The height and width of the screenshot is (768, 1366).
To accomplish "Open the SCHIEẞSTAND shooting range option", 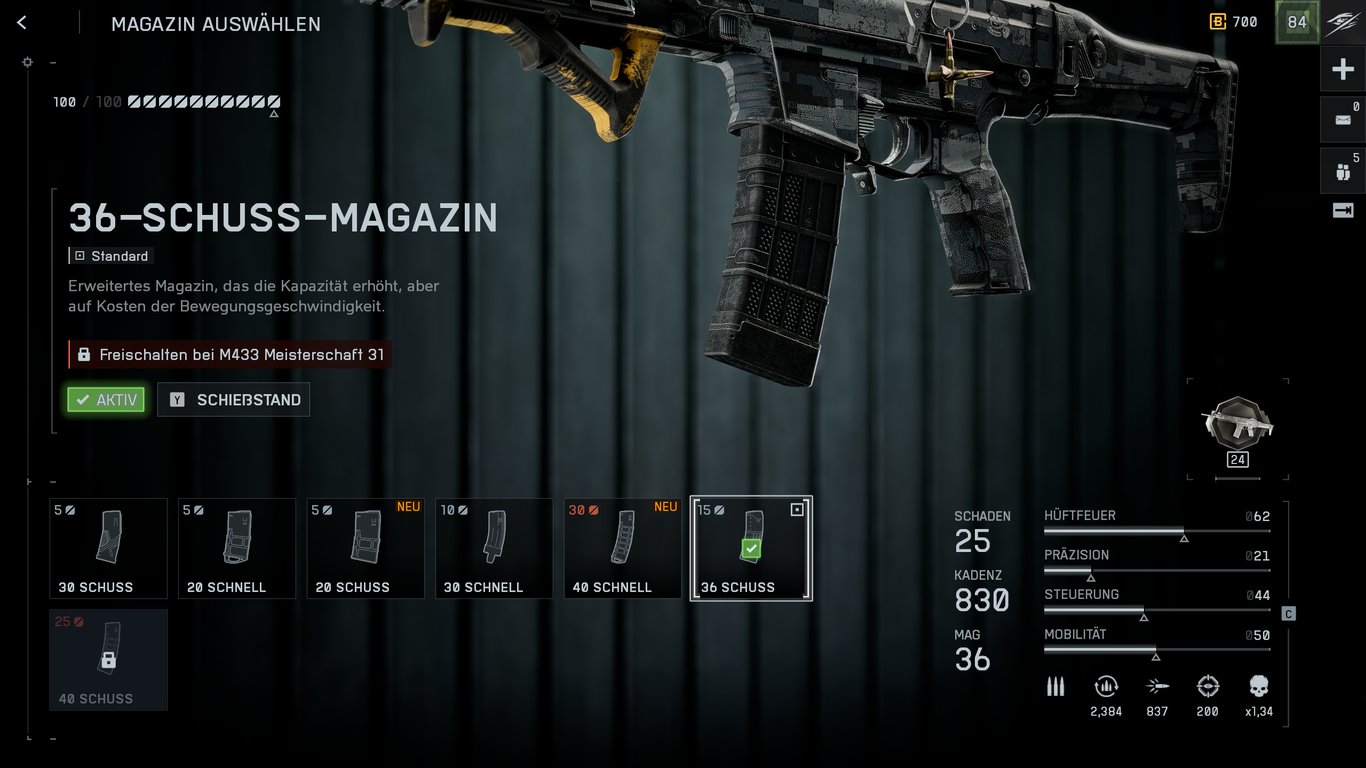I will click(x=233, y=399).
